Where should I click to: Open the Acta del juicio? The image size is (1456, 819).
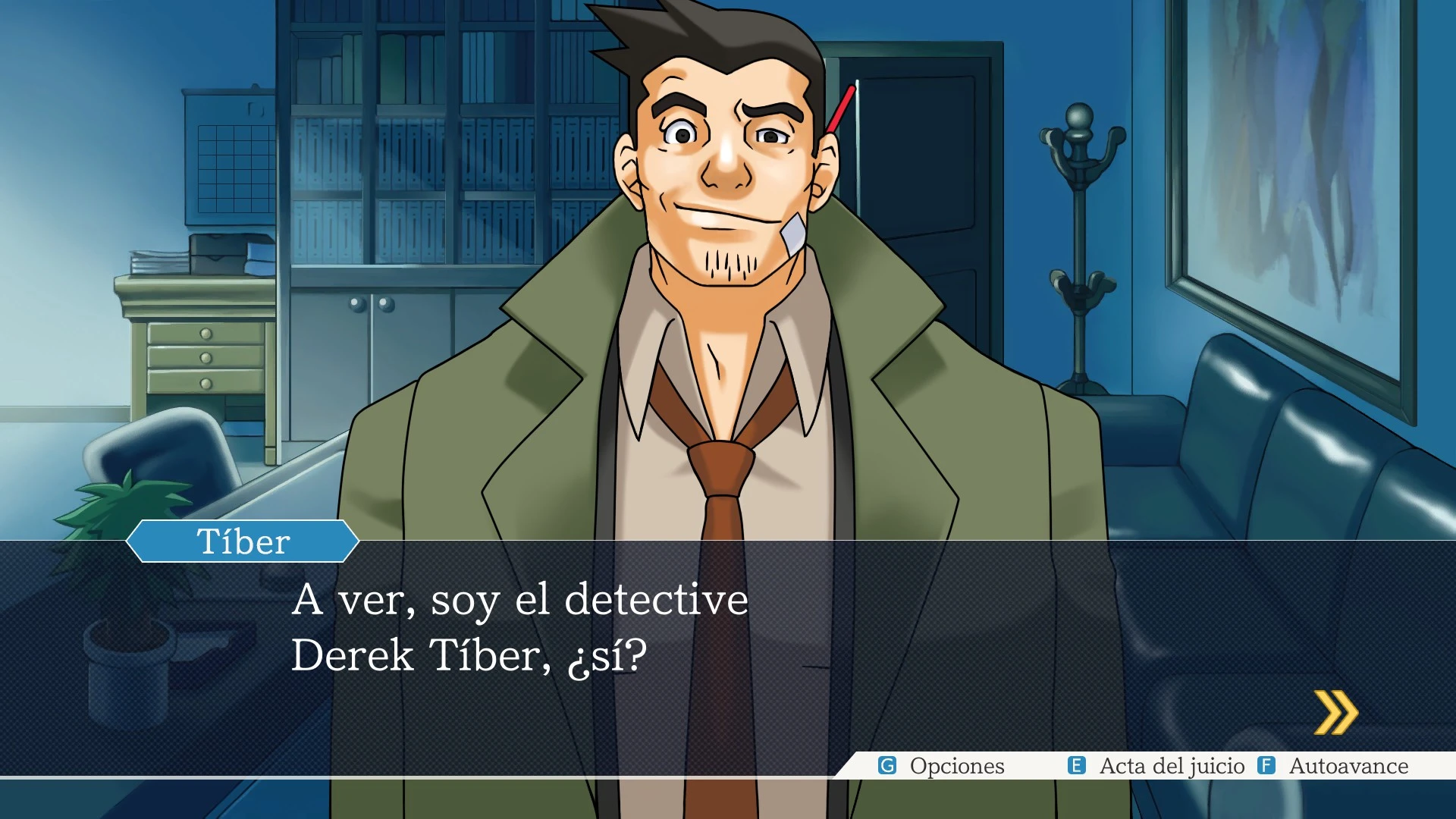point(1157,766)
